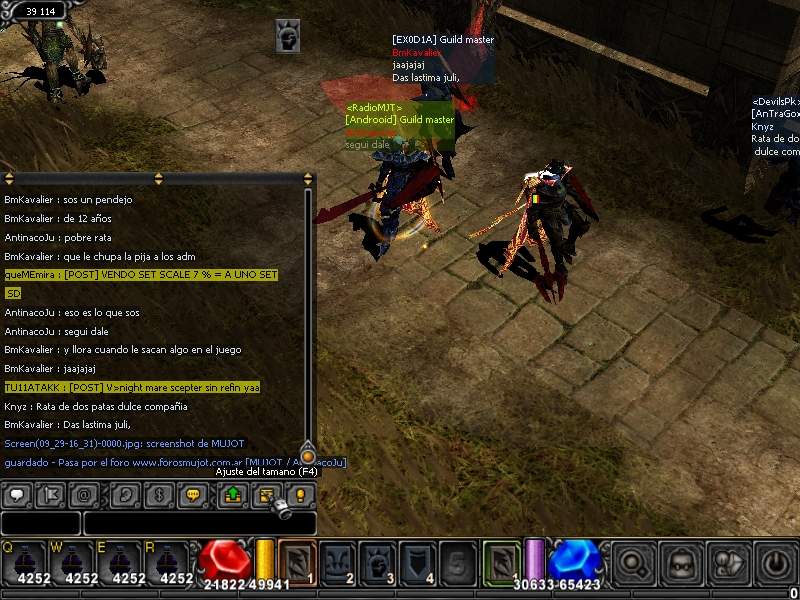Click the power system menu button
800x600 pixels.
777,563
